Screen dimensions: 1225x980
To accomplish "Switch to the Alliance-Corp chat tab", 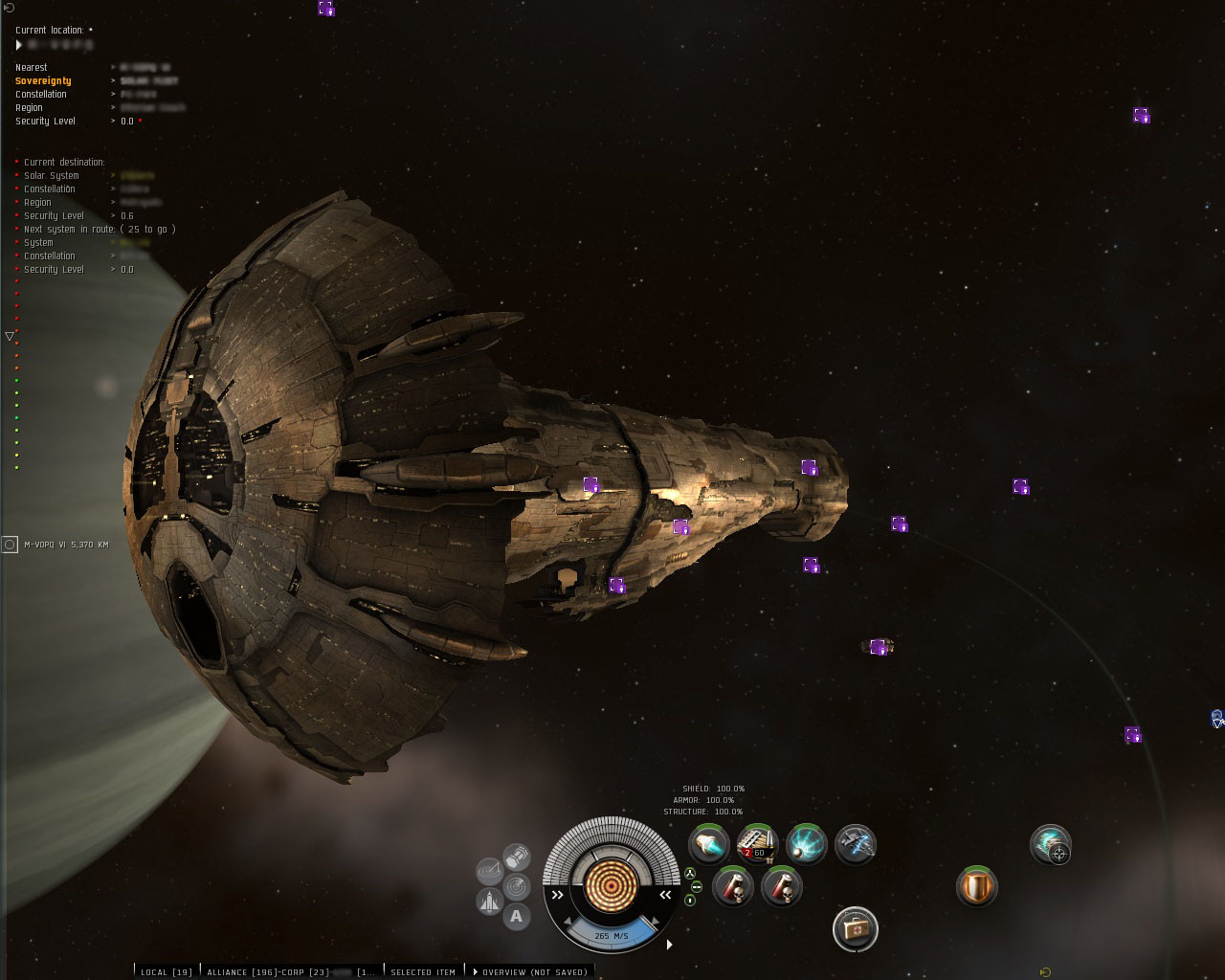I will click(x=268, y=972).
